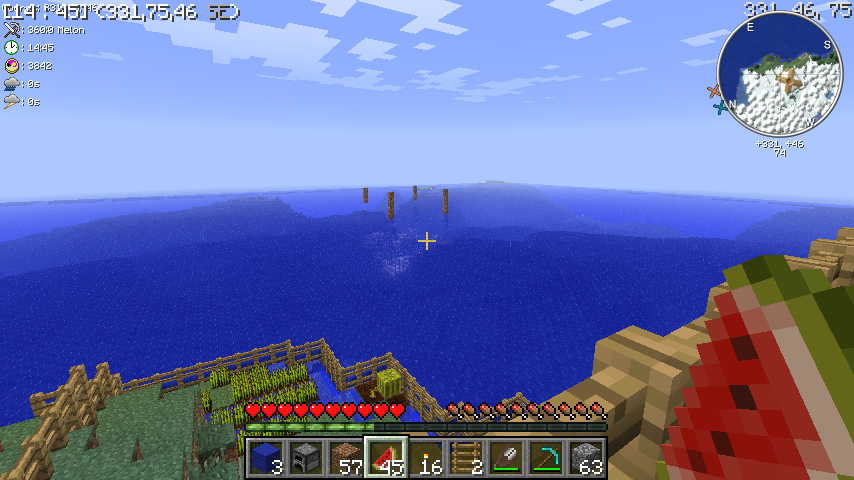Viewport: 854px width, 480px height.
Task: Choose the cobblestone stack slot
Action: click(586, 458)
